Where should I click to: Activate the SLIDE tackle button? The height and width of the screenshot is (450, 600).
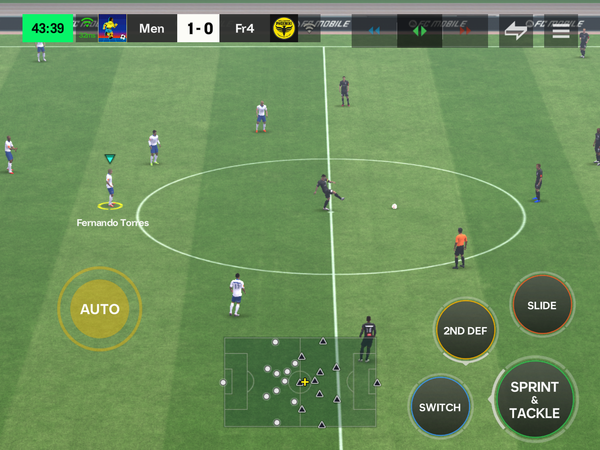[542, 306]
